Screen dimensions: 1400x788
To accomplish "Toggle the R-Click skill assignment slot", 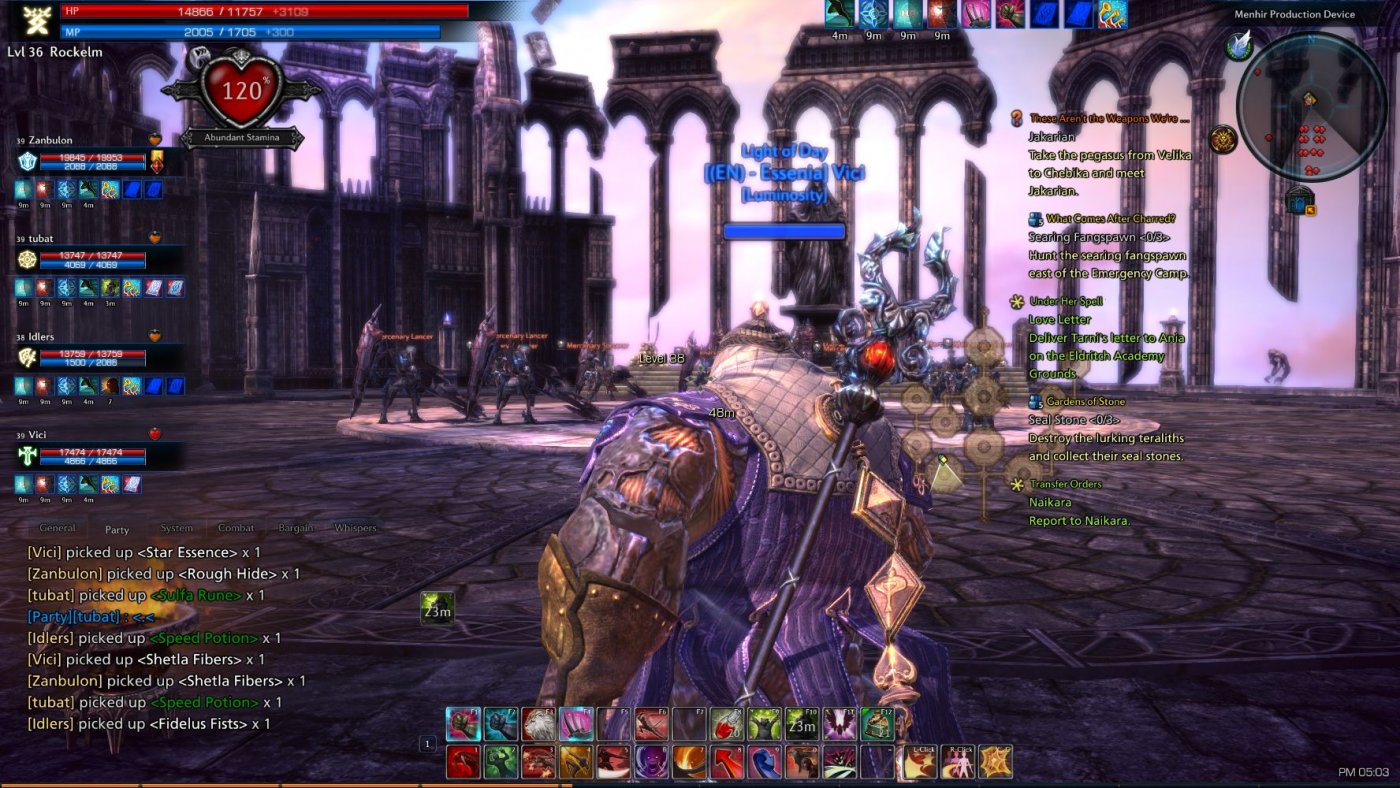I will [959, 761].
